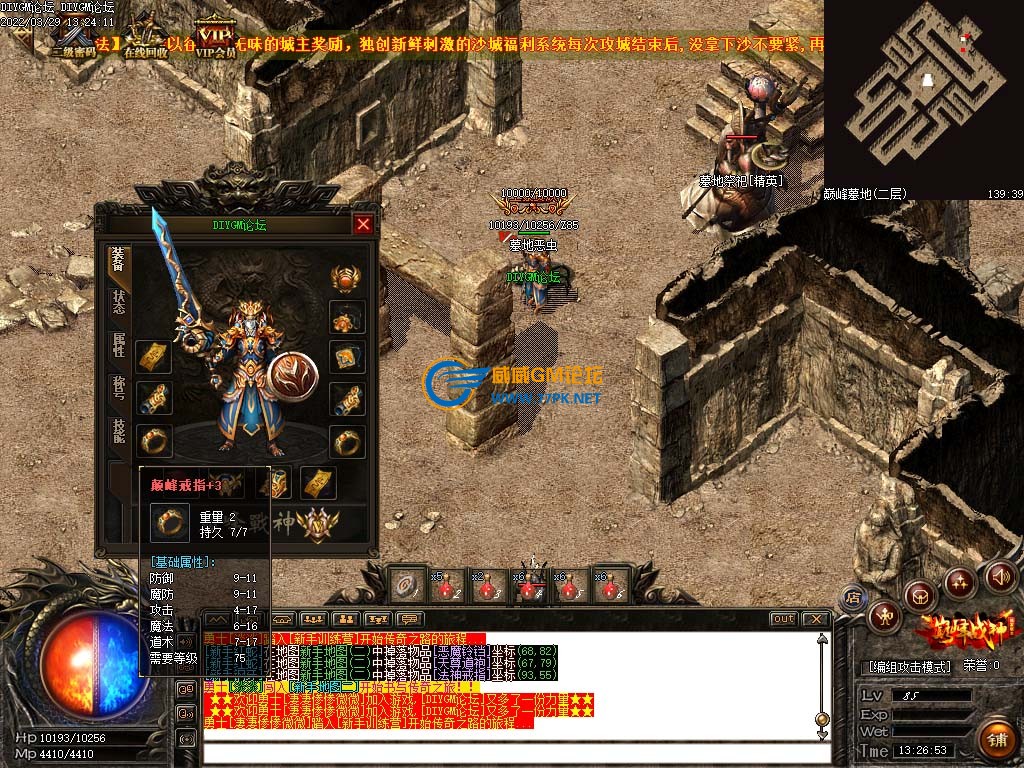Open the 在线回收 online recycle icon
This screenshot has width=1024, height=768.
pos(144,37)
